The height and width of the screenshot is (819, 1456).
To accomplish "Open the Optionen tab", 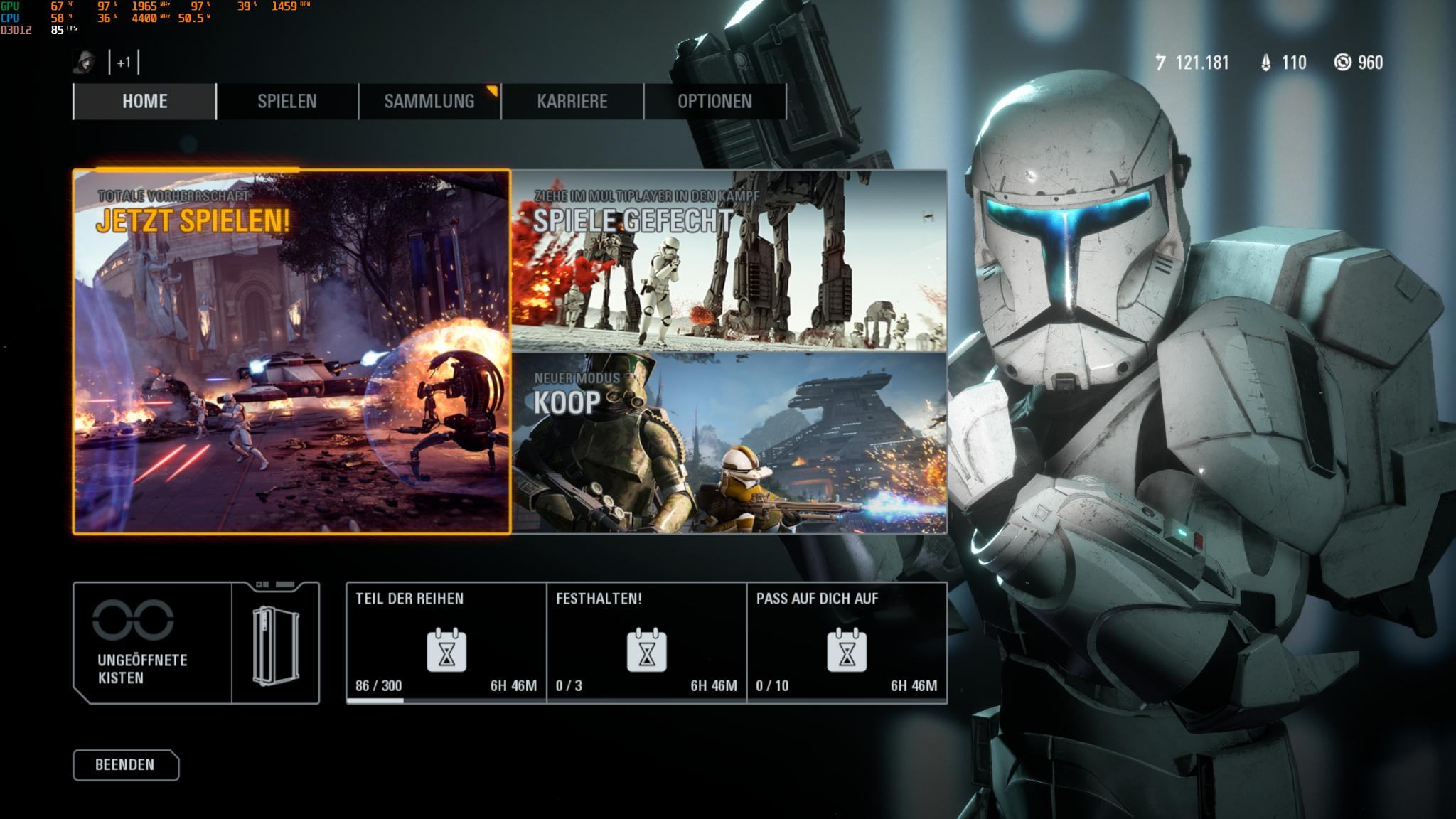I will [714, 101].
